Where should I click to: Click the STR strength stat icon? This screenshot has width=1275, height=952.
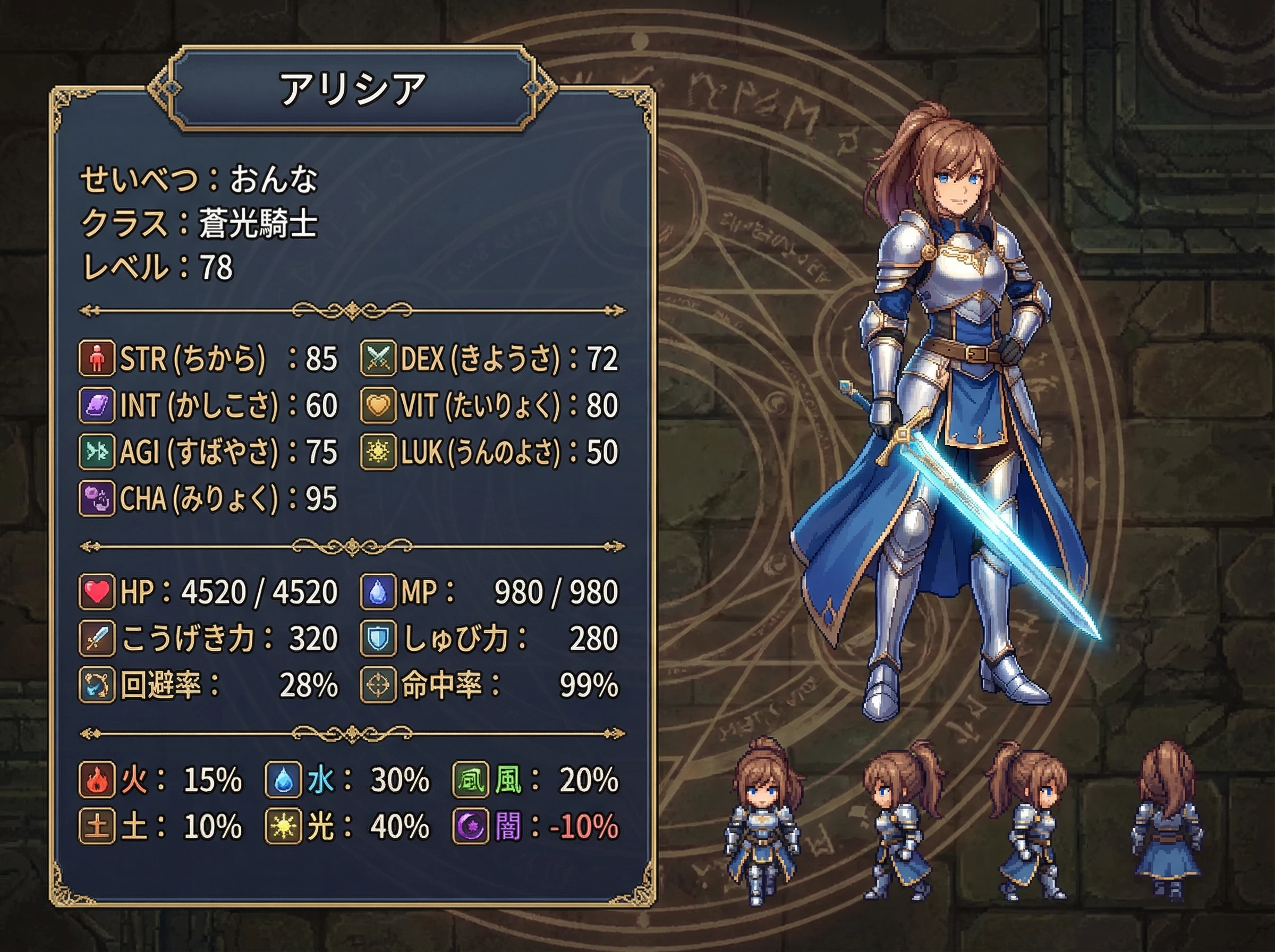click(96, 358)
